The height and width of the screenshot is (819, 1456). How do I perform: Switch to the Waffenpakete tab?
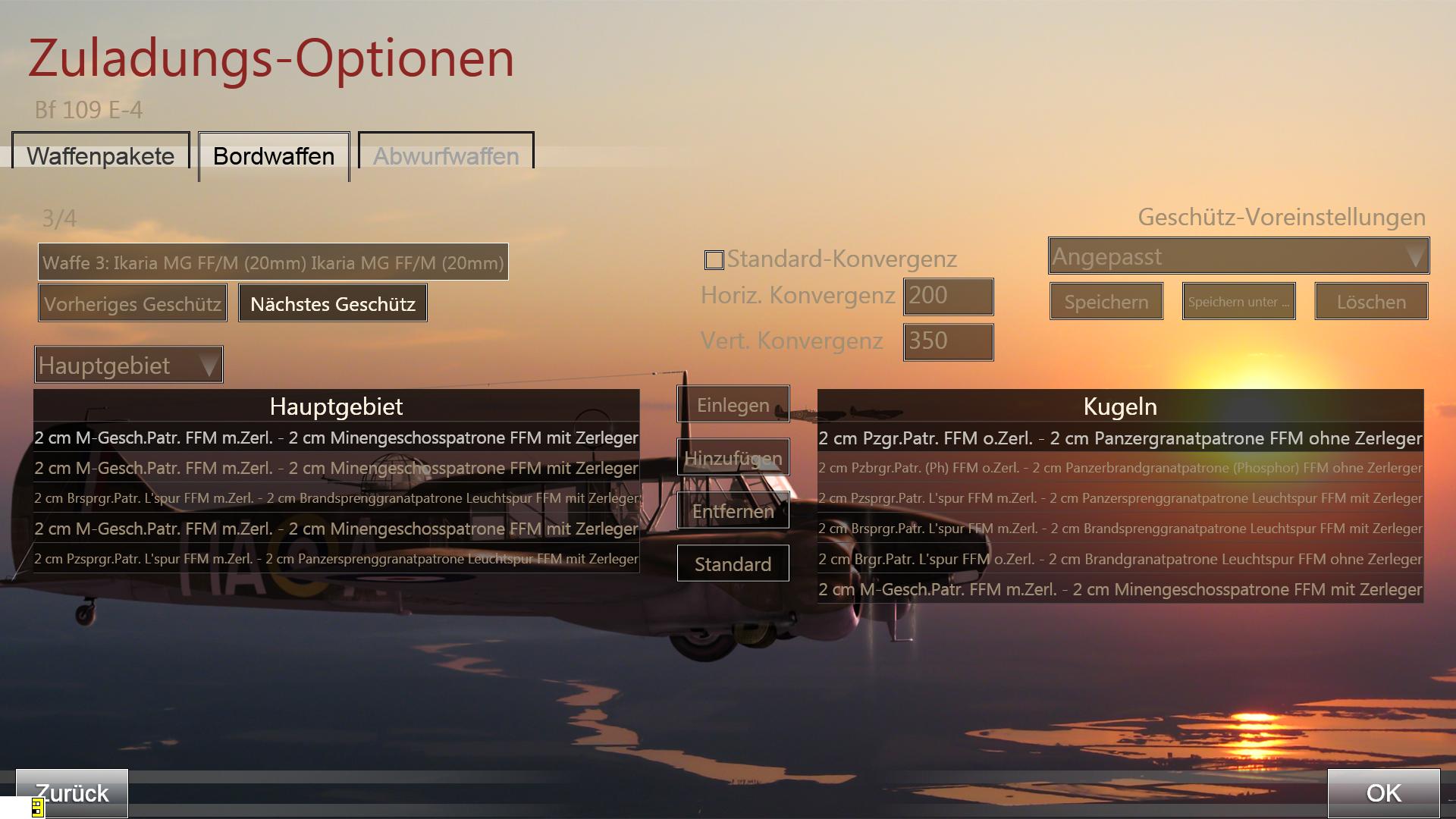click(x=101, y=156)
